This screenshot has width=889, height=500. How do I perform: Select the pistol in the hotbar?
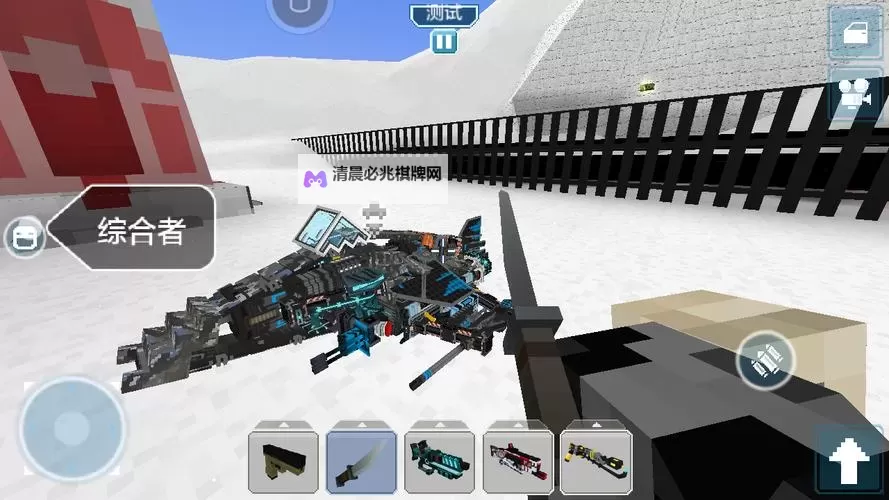[x=283, y=463]
